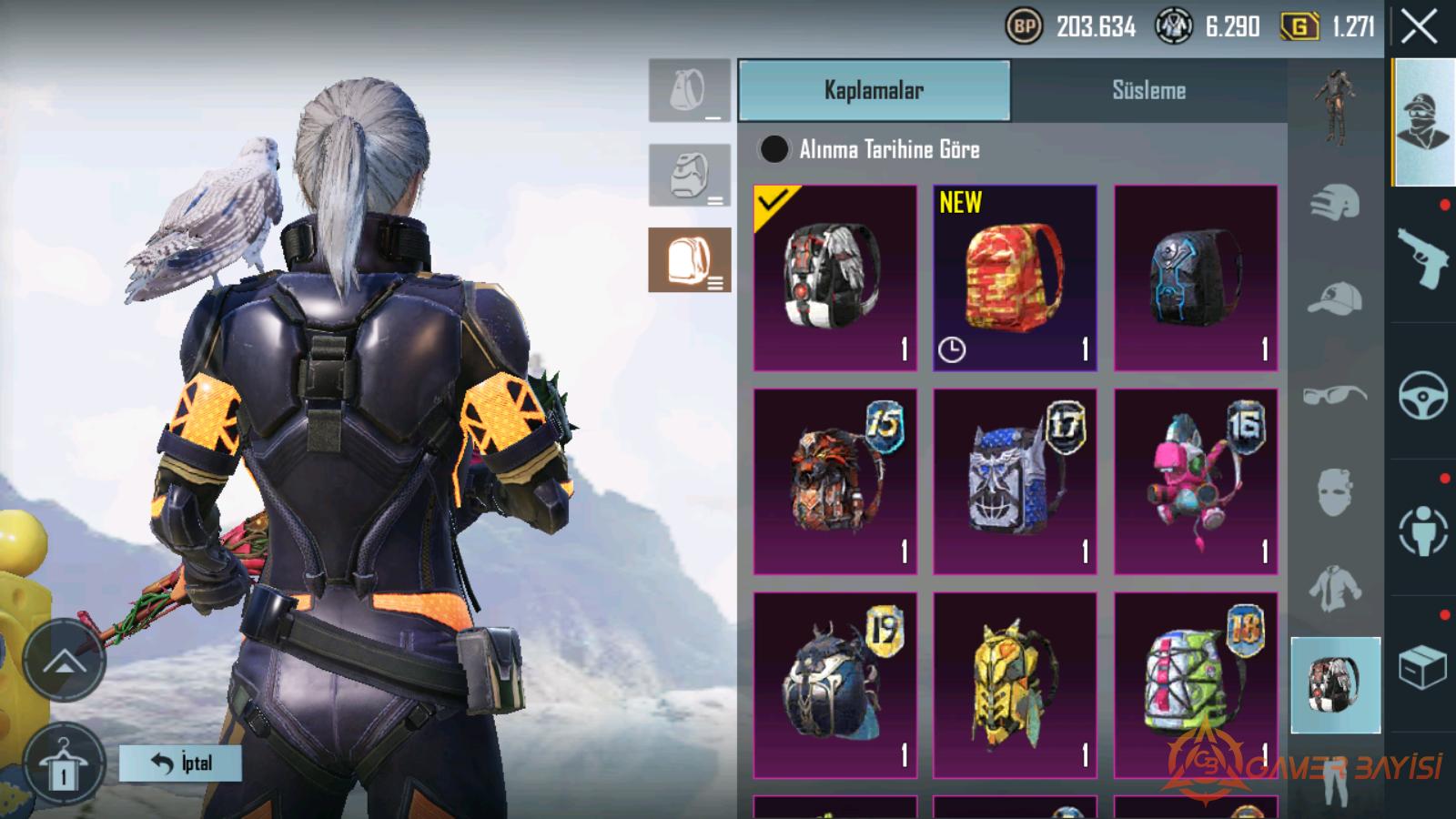Choose the season 17 blue mask backpack
Screen dimensions: 1456x819
click(1015, 481)
